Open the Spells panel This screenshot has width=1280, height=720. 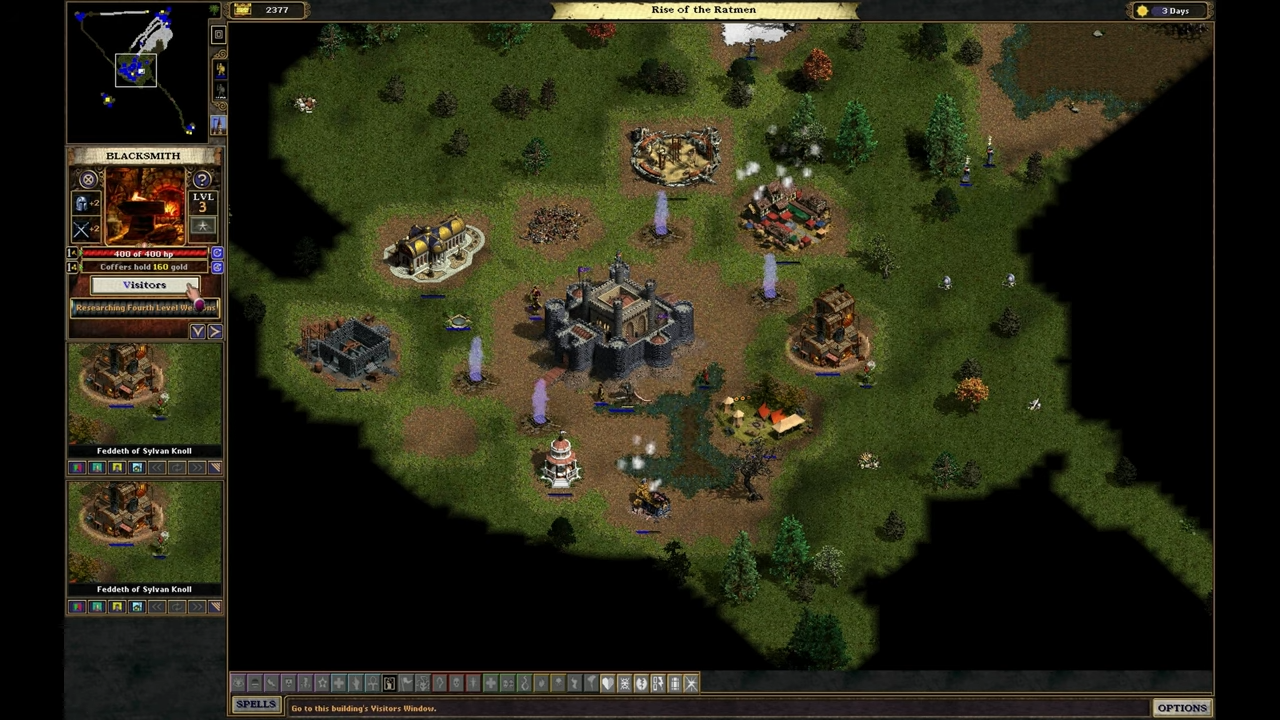pyautogui.click(x=256, y=705)
